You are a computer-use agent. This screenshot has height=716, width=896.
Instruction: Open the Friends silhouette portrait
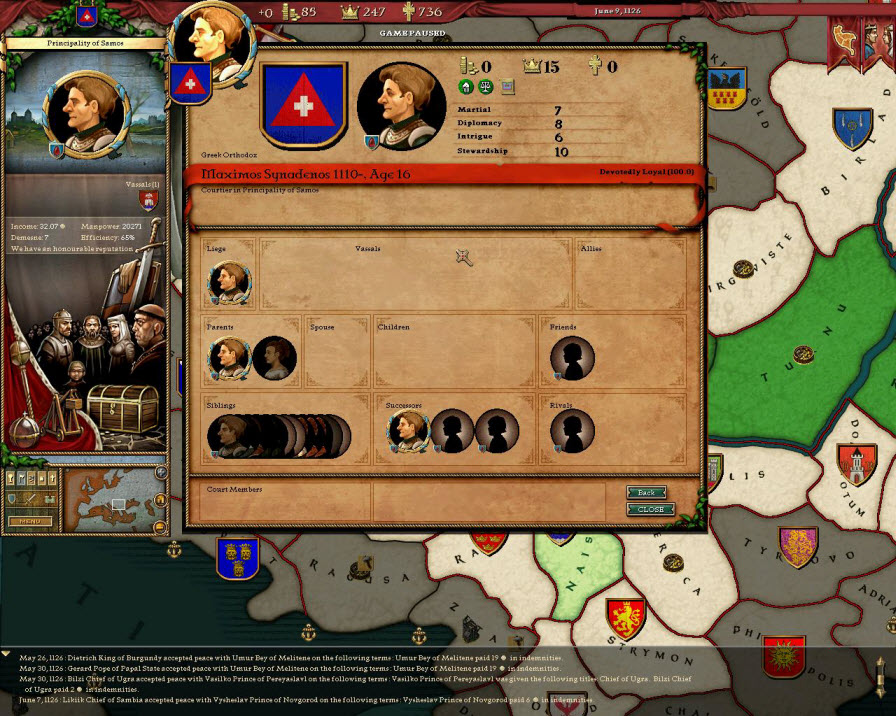(x=571, y=358)
